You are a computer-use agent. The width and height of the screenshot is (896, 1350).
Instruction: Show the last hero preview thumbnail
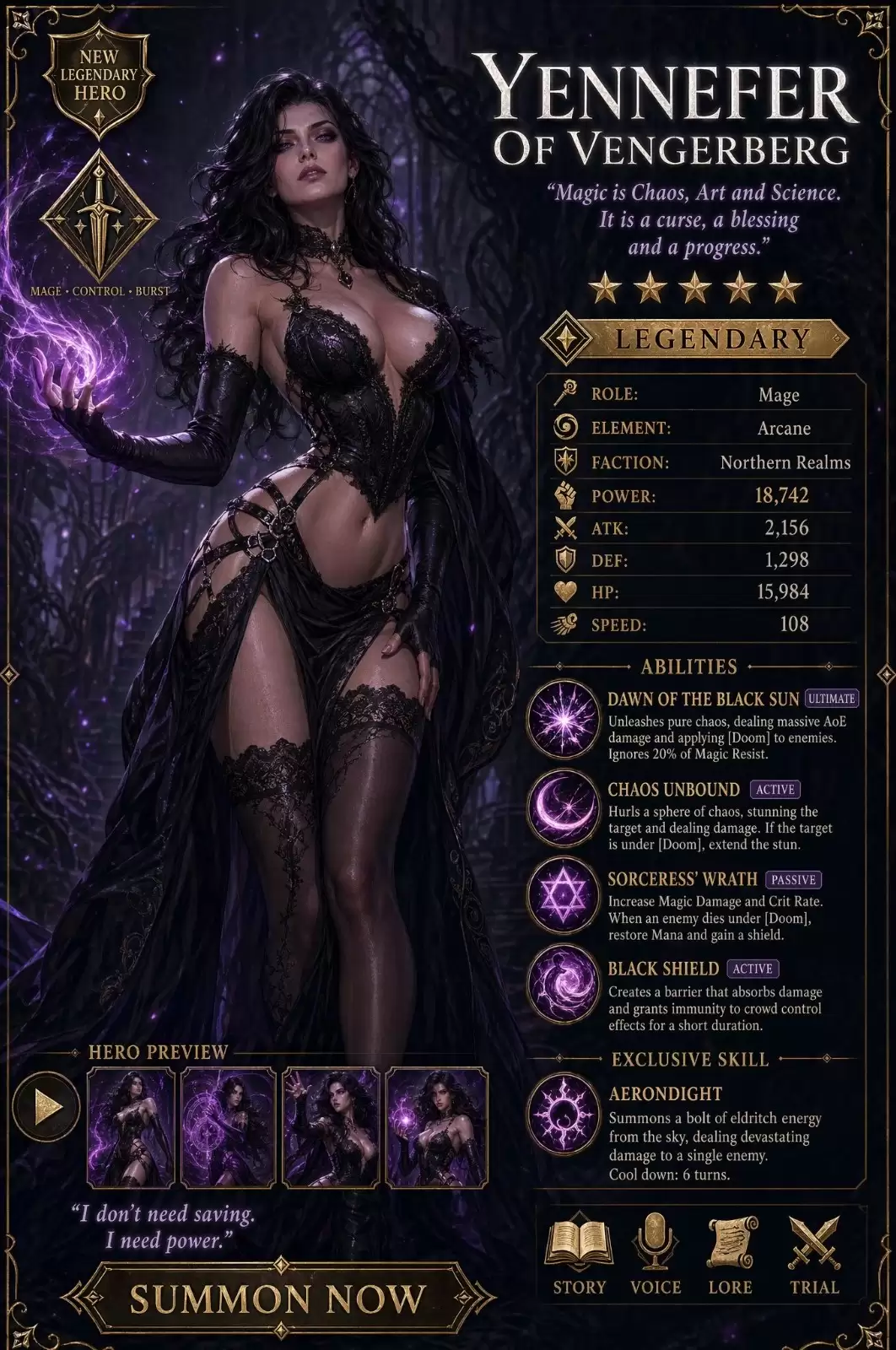coord(437,1127)
